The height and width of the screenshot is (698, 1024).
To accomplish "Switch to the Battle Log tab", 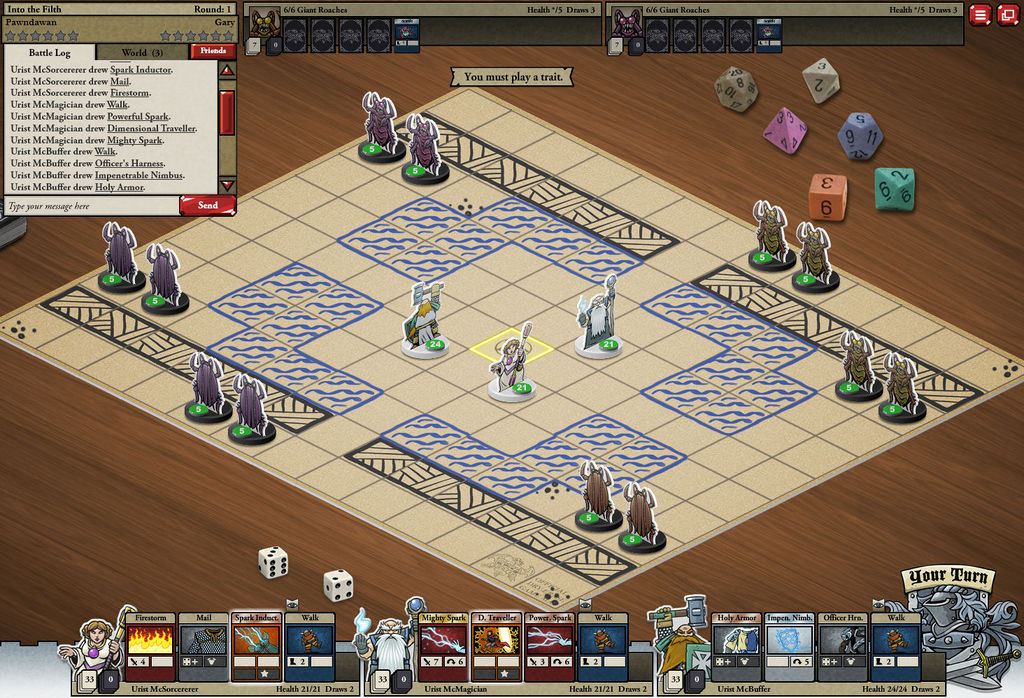I will (48, 52).
